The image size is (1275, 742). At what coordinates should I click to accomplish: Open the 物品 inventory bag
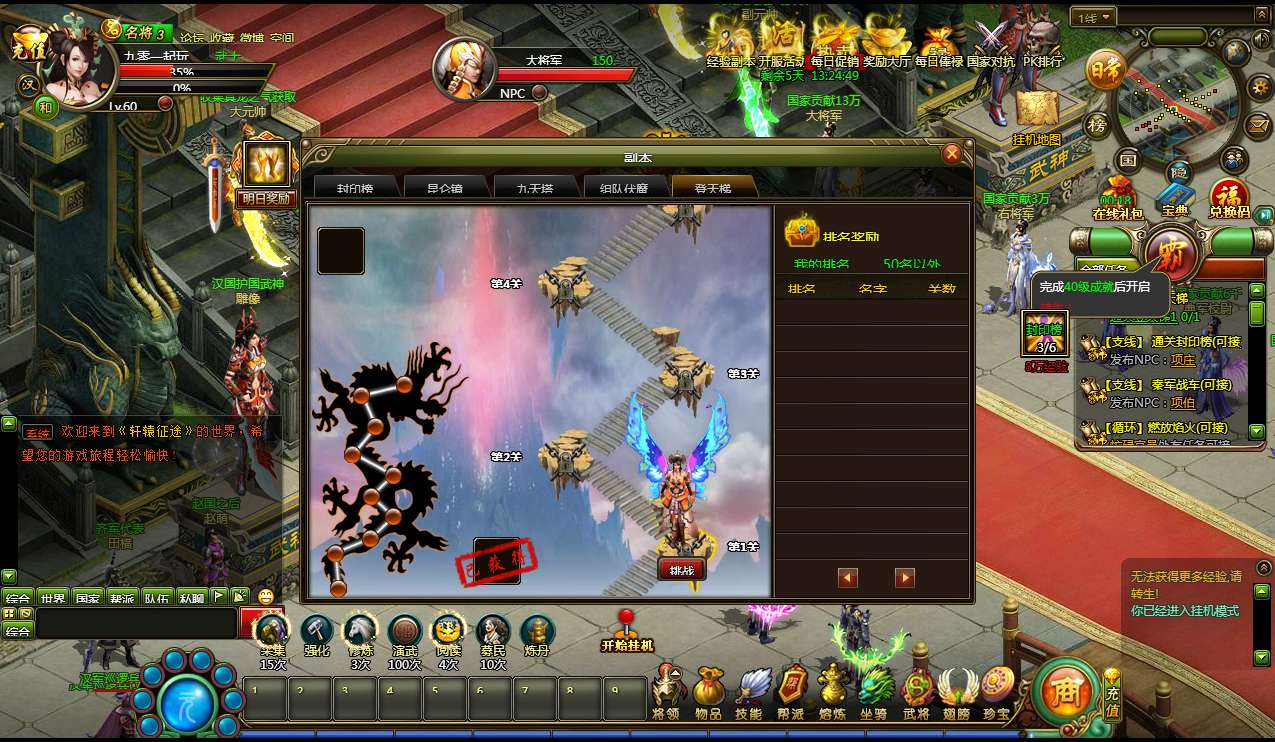coord(708,692)
